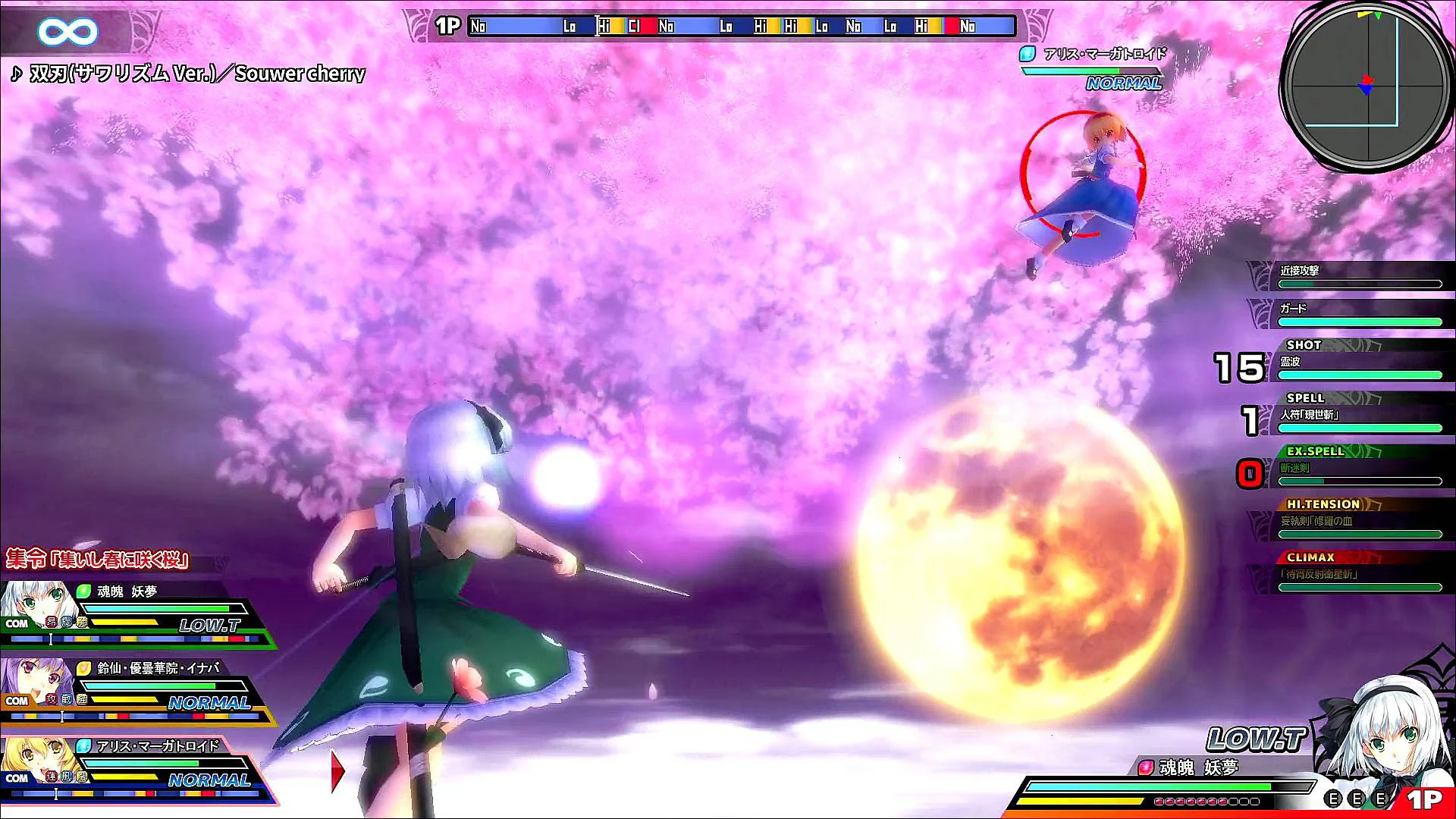The height and width of the screenshot is (819, 1456).
Task: Click the music note icon beside the song title
Action: click(15, 75)
